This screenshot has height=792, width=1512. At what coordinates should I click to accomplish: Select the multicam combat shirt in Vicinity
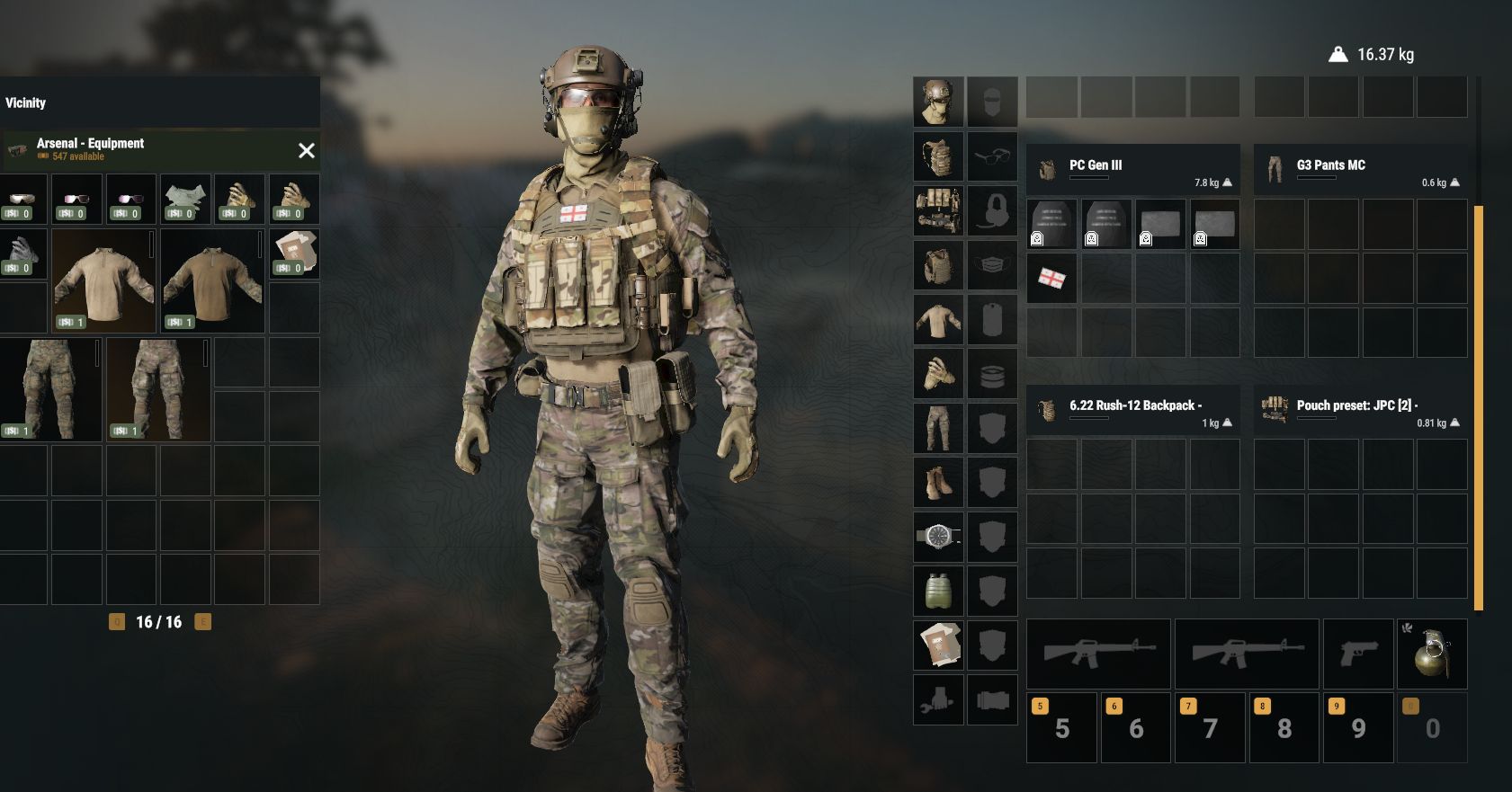103,281
